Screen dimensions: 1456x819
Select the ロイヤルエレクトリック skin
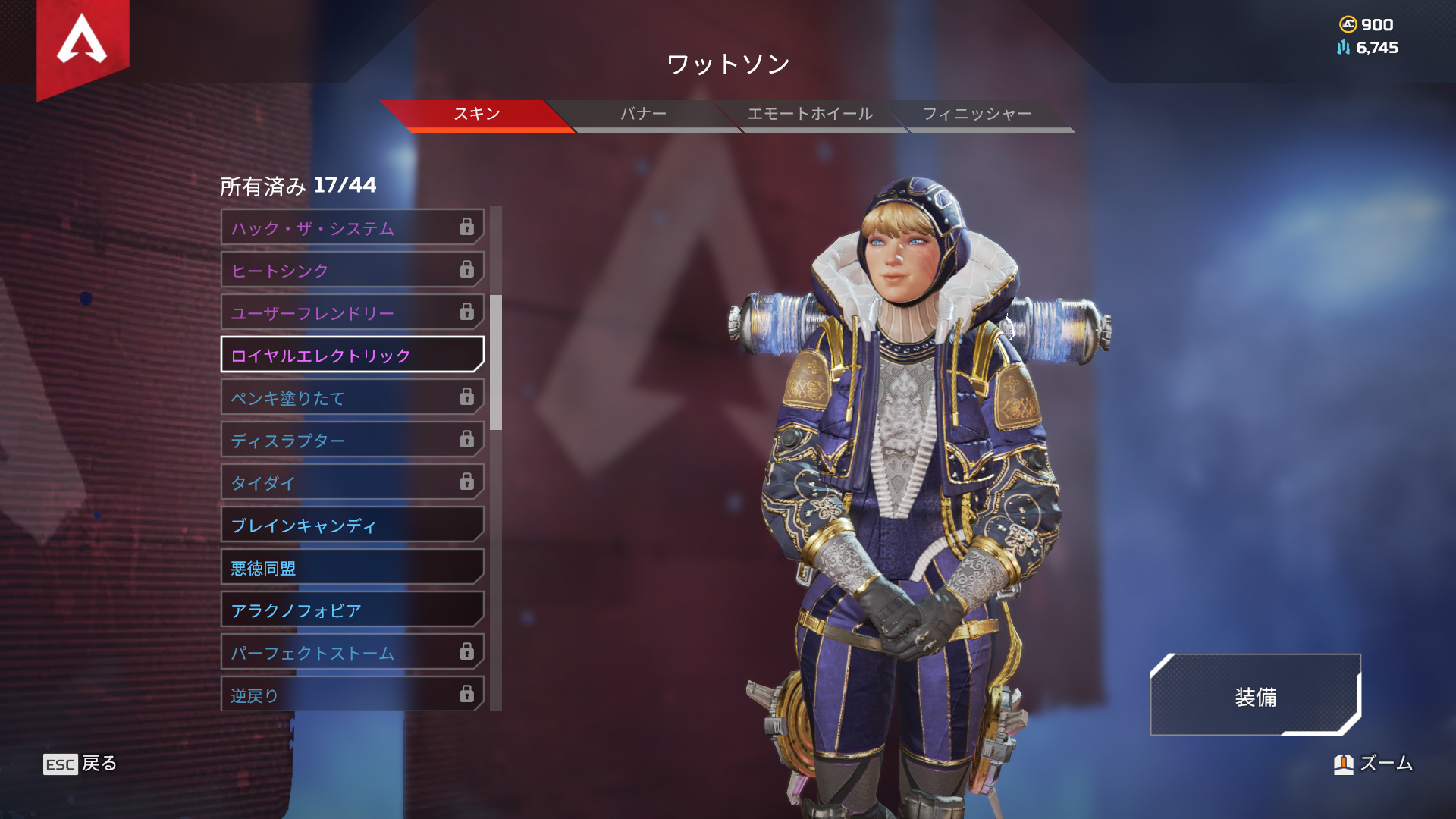(352, 355)
